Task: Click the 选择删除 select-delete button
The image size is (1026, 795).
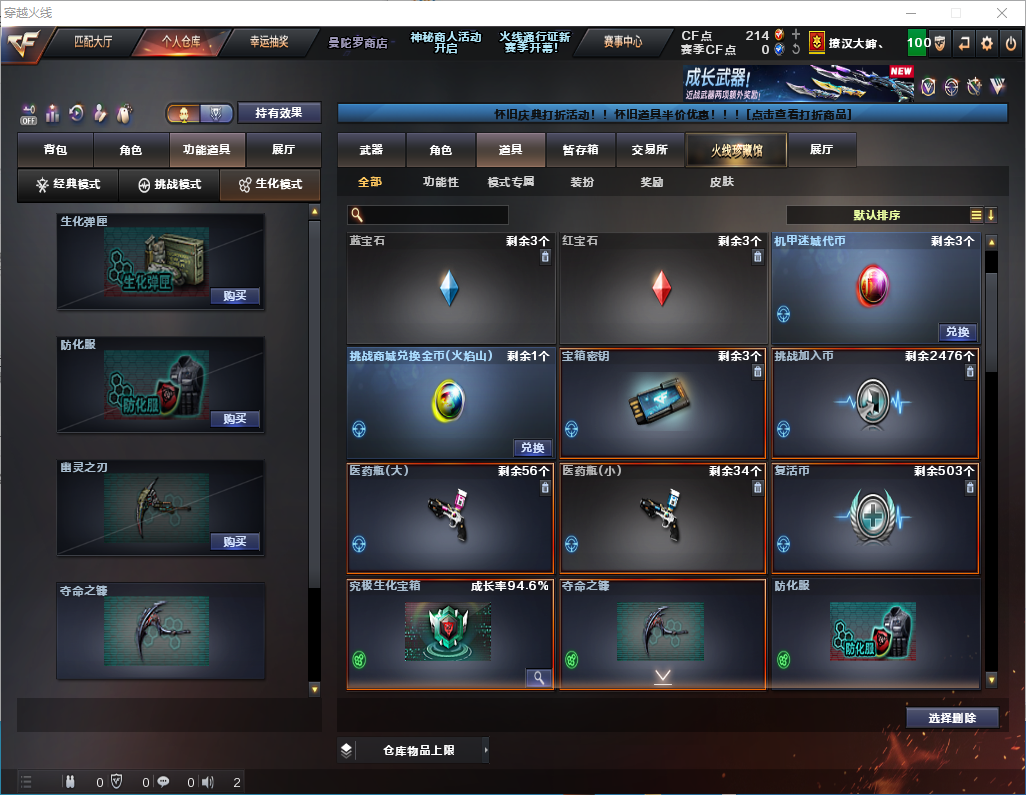Action: (952, 718)
